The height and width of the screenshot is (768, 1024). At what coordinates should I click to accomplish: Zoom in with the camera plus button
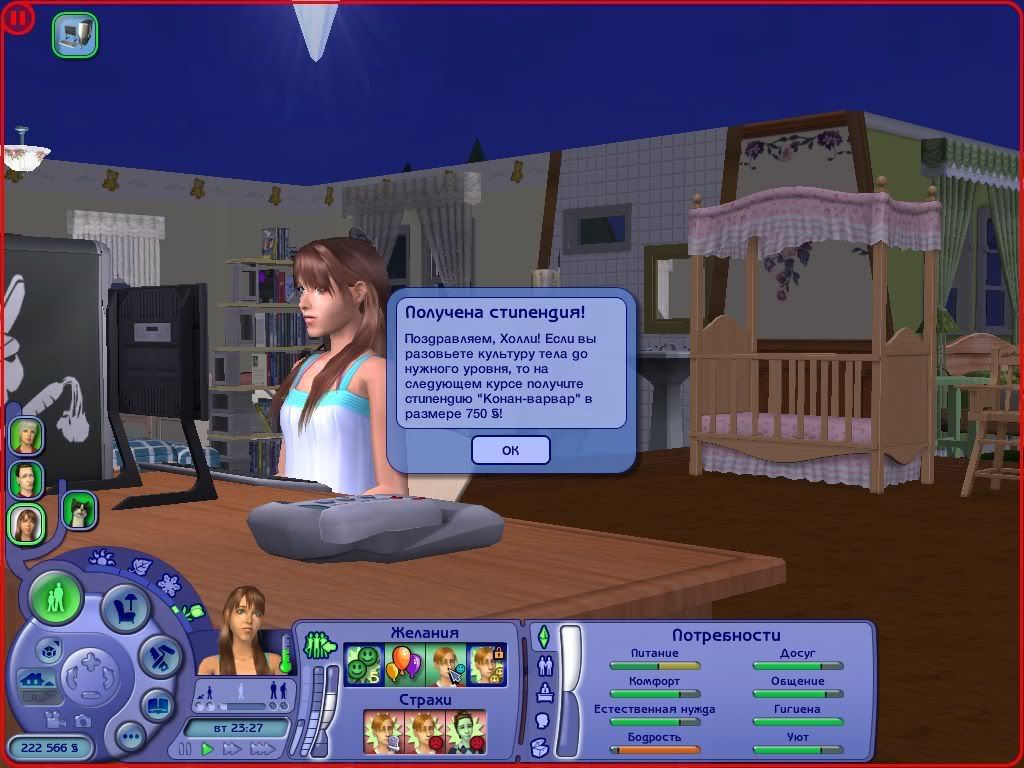pos(88,663)
